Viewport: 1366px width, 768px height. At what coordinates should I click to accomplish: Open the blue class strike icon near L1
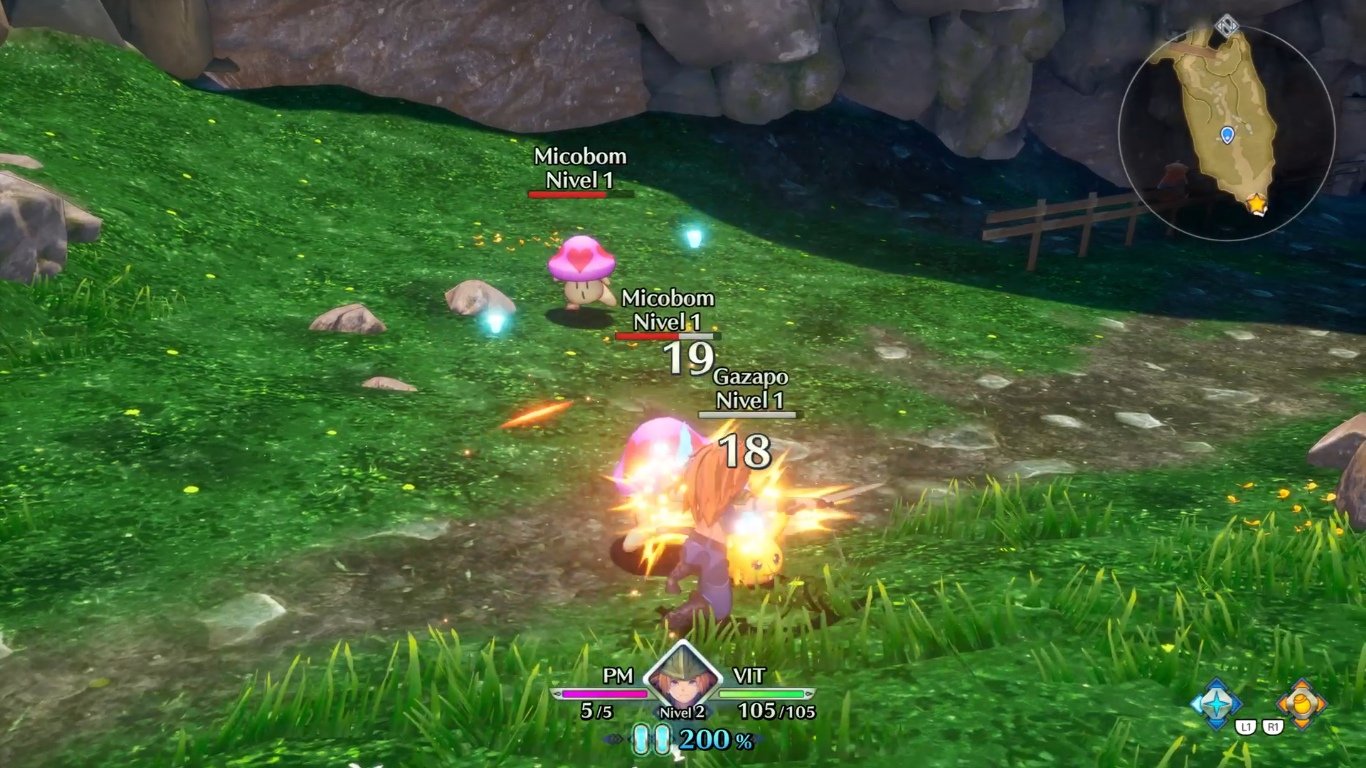tap(1214, 702)
